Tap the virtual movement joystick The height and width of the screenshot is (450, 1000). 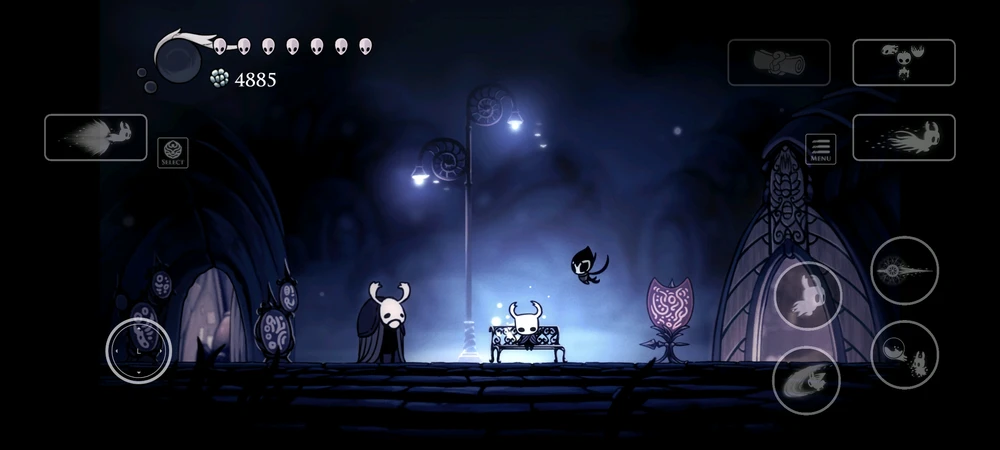[x=138, y=350]
